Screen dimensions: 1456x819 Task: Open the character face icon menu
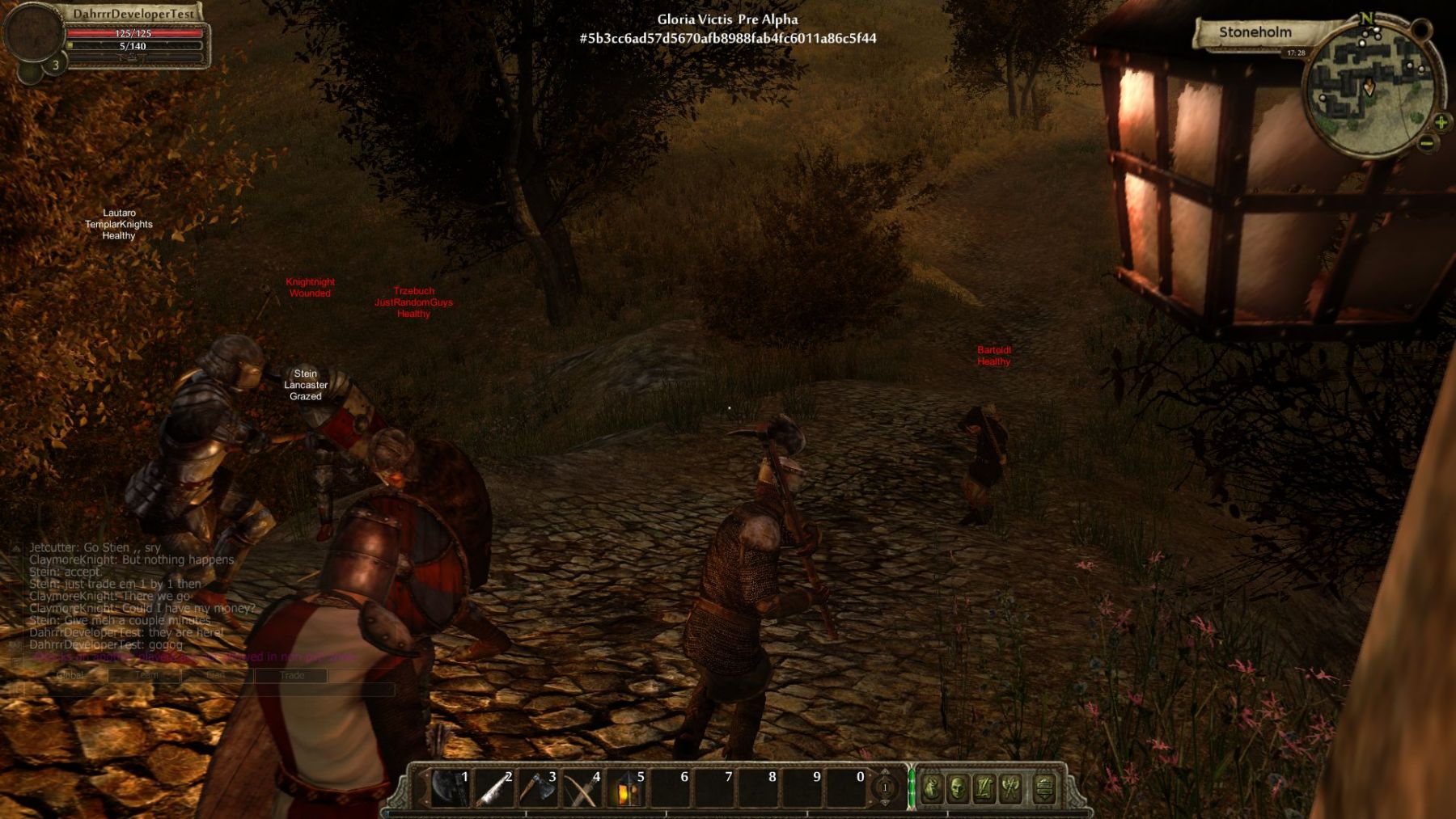[x=958, y=787]
